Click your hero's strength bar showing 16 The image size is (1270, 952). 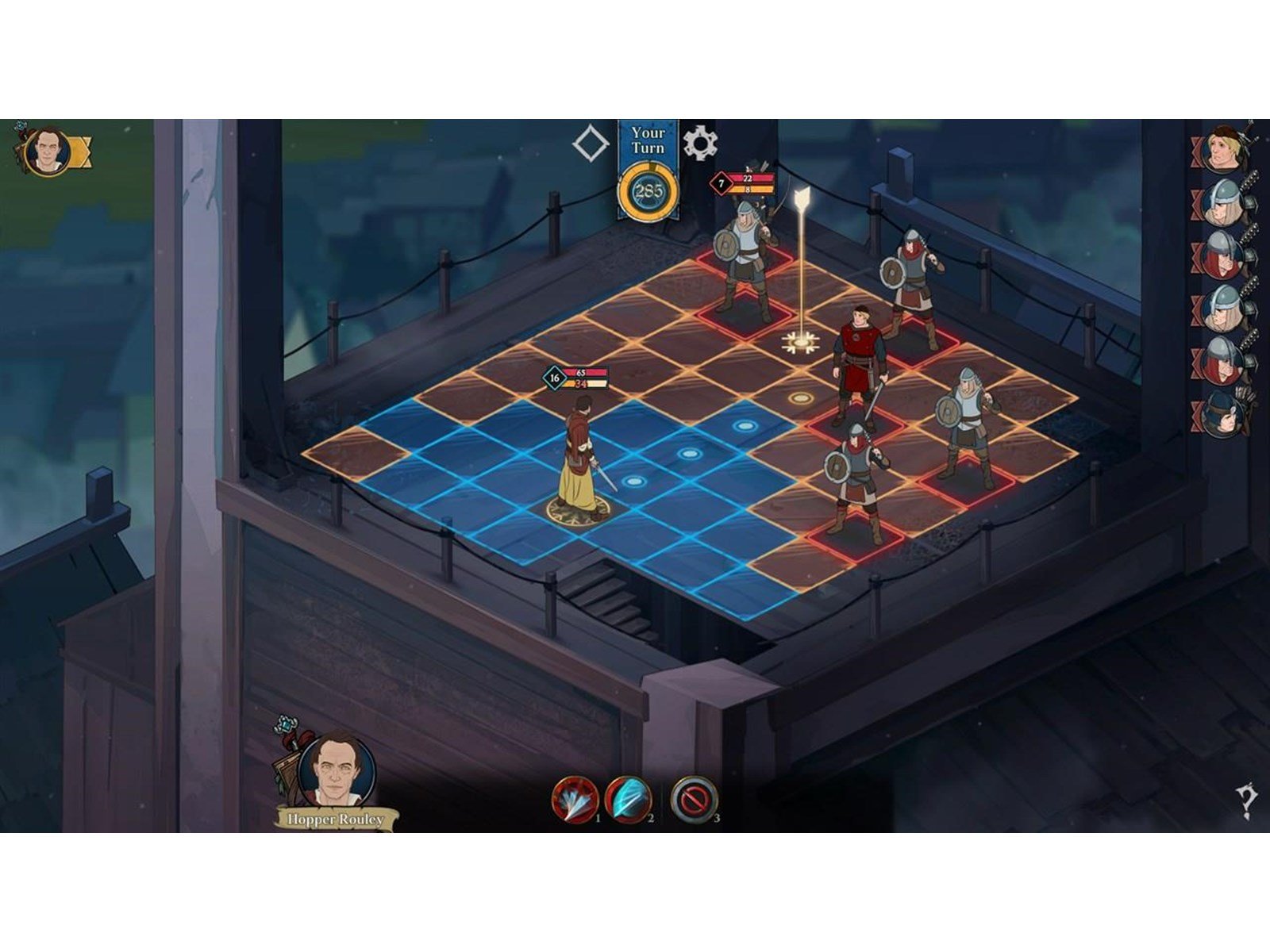555,378
